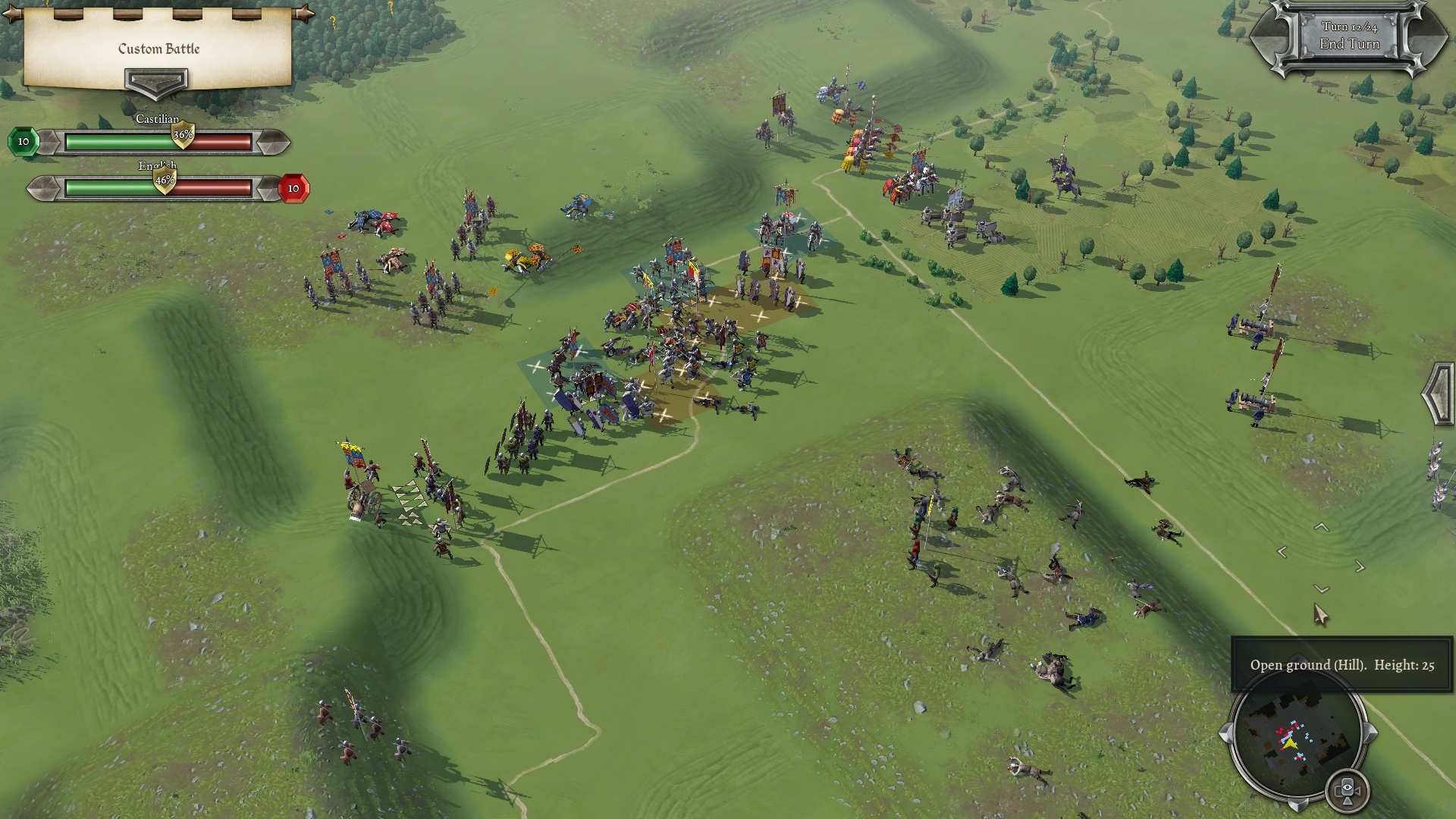Open the collapsed side panel arrow tab
This screenshot has width=1456, height=819.
pos(1439,394)
